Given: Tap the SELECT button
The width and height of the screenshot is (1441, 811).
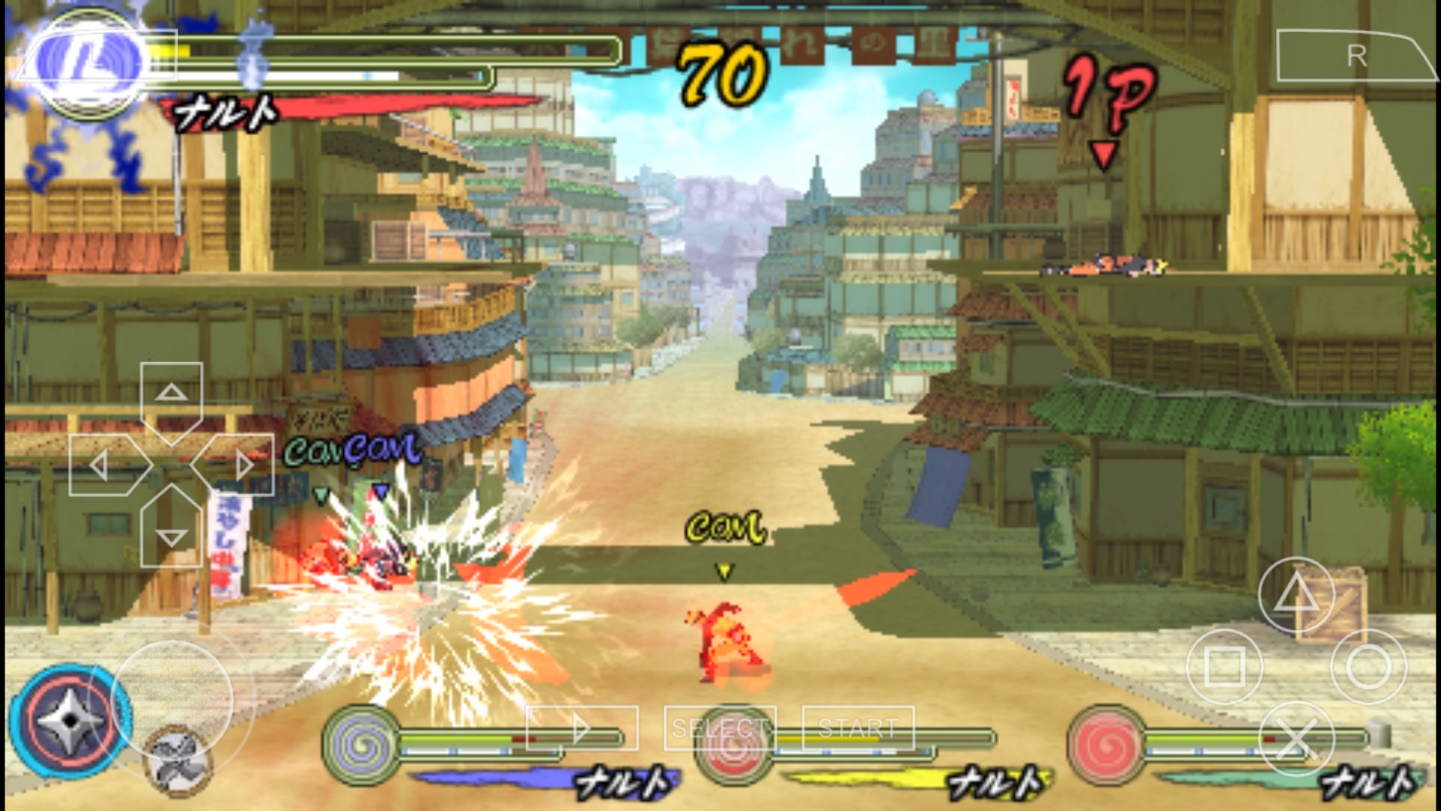Looking at the screenshot, I should [x=719, y=728].
